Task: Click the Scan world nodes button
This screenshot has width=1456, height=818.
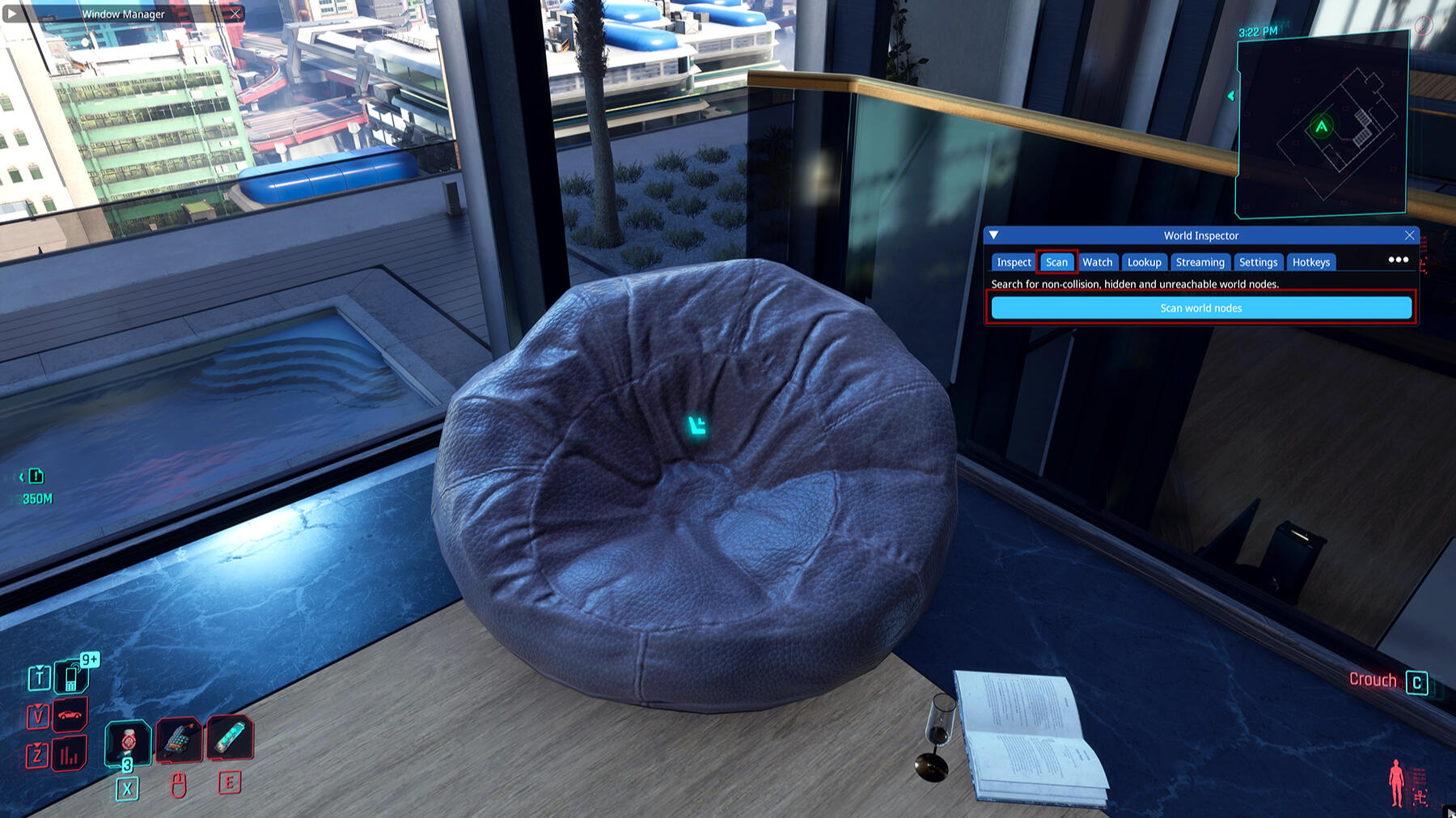Action: point(1201,308)
